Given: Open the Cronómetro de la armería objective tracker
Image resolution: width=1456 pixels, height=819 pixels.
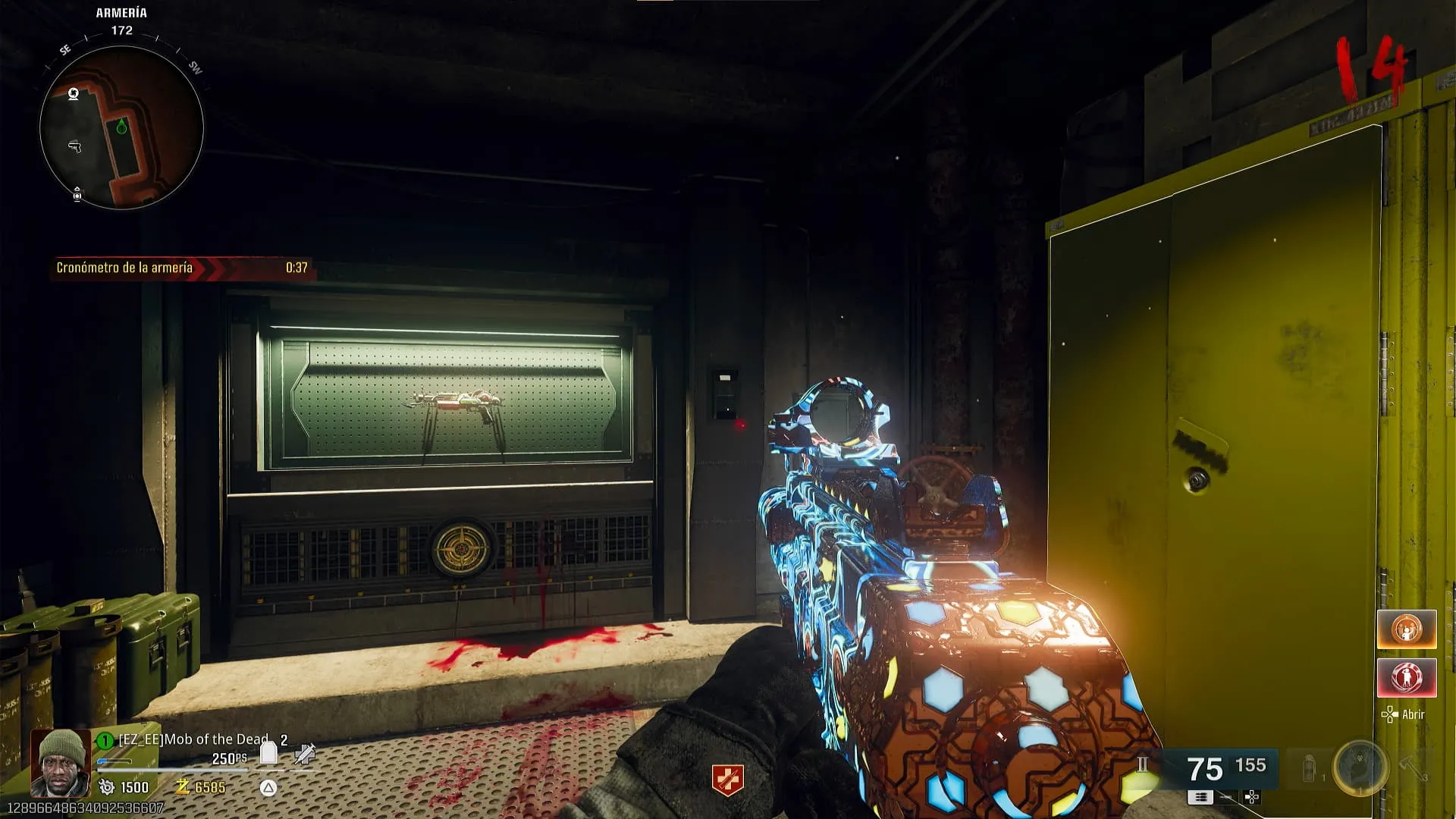Looking at the screenshot, I should (x=182, y=268).
